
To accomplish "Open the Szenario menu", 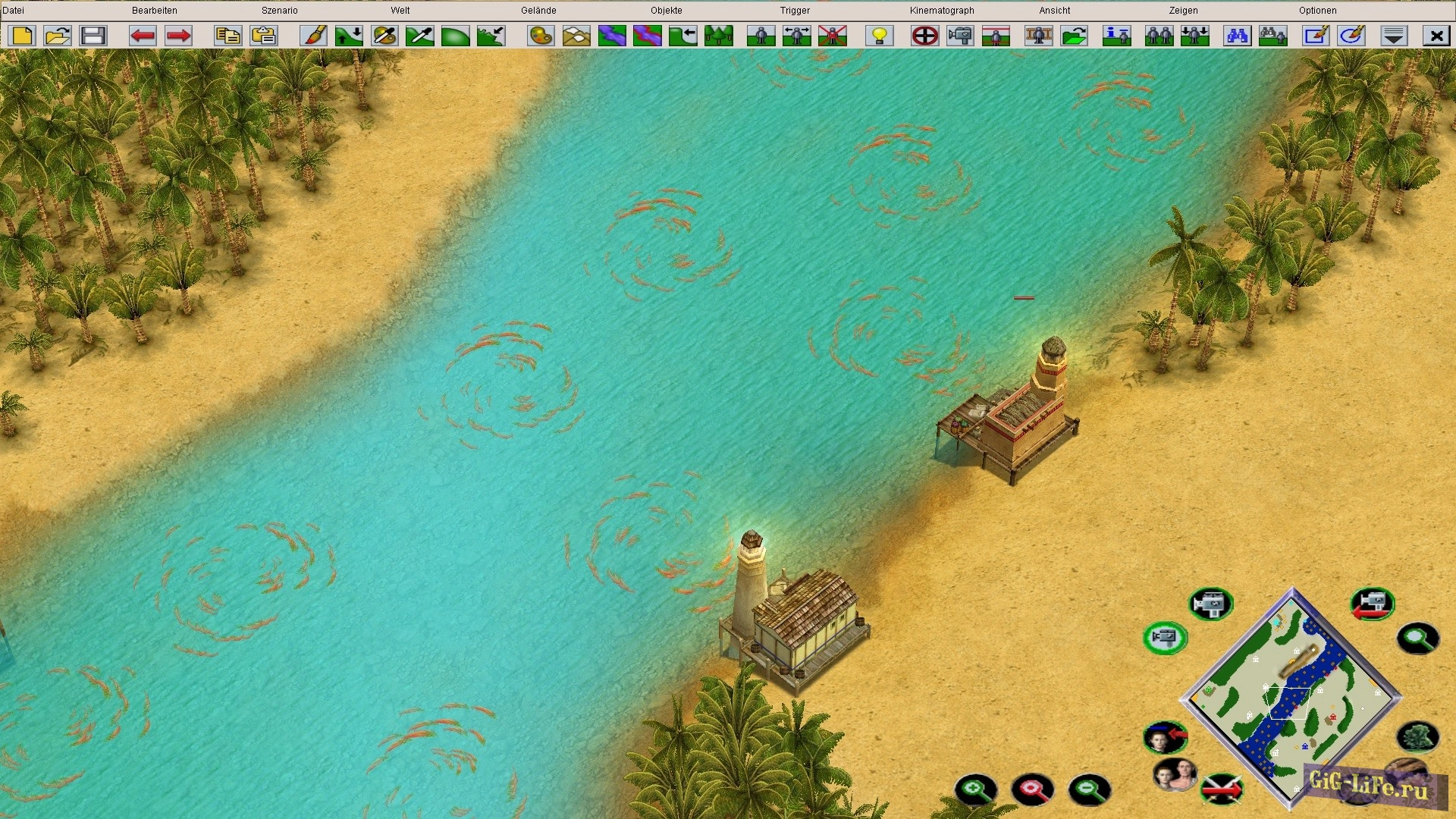I will (x=279, y=11).
